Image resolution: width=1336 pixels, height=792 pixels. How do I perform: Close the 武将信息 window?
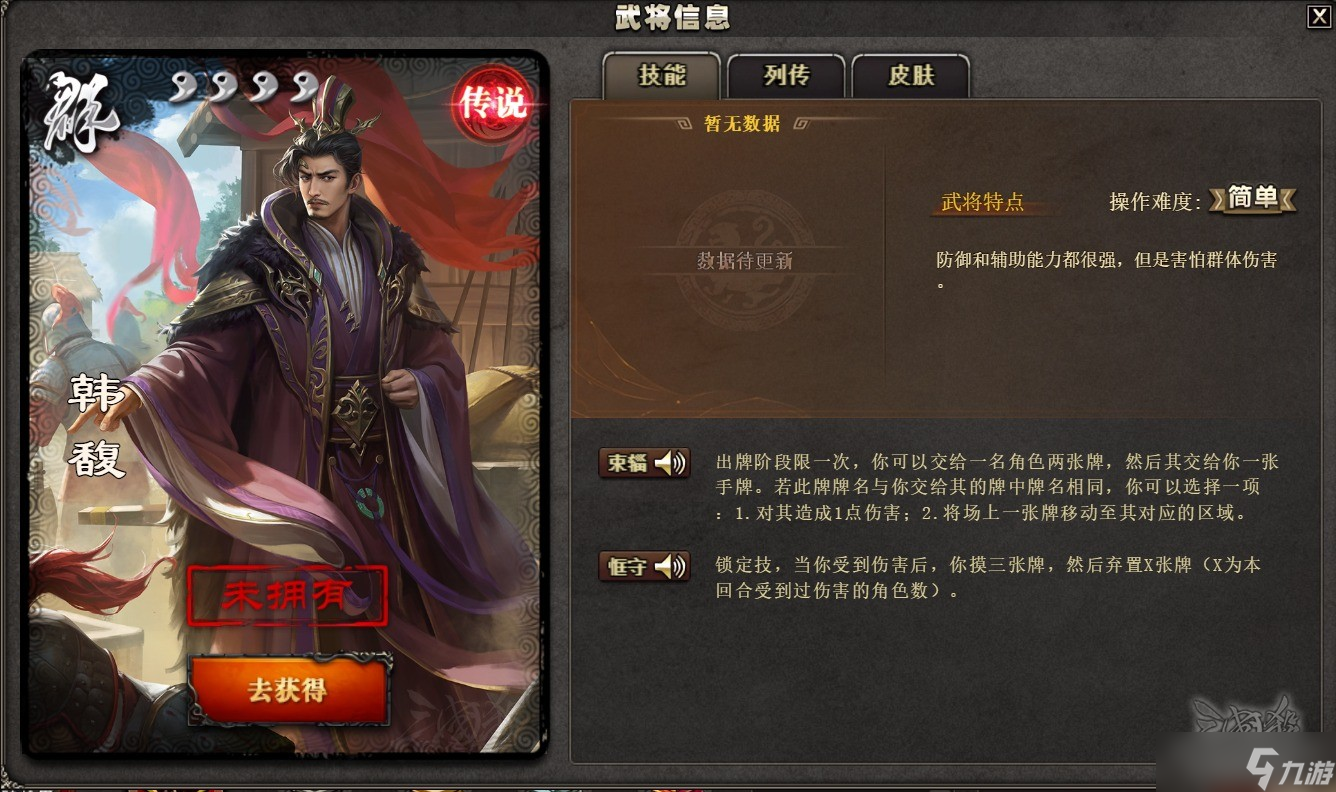point(1320,16)
